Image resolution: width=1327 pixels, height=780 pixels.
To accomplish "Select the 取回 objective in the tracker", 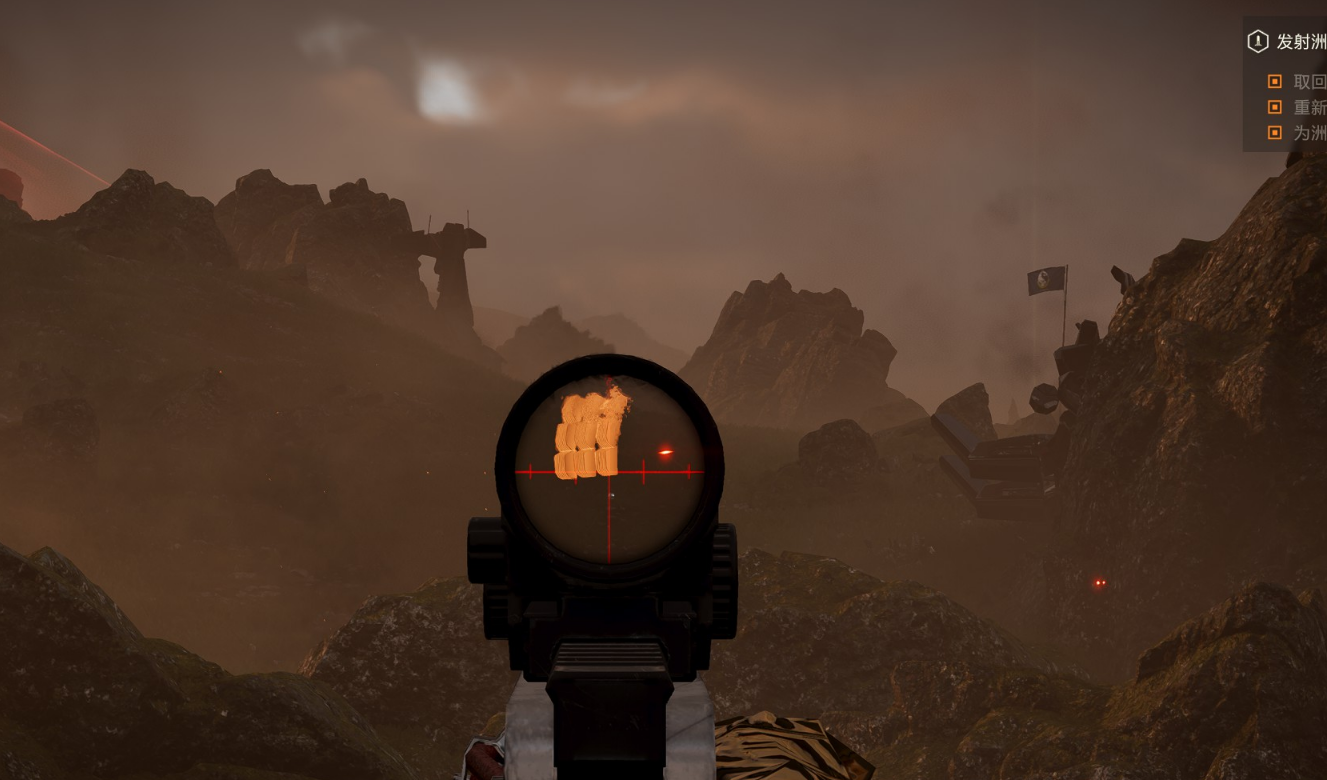I will pos(1308,82).
